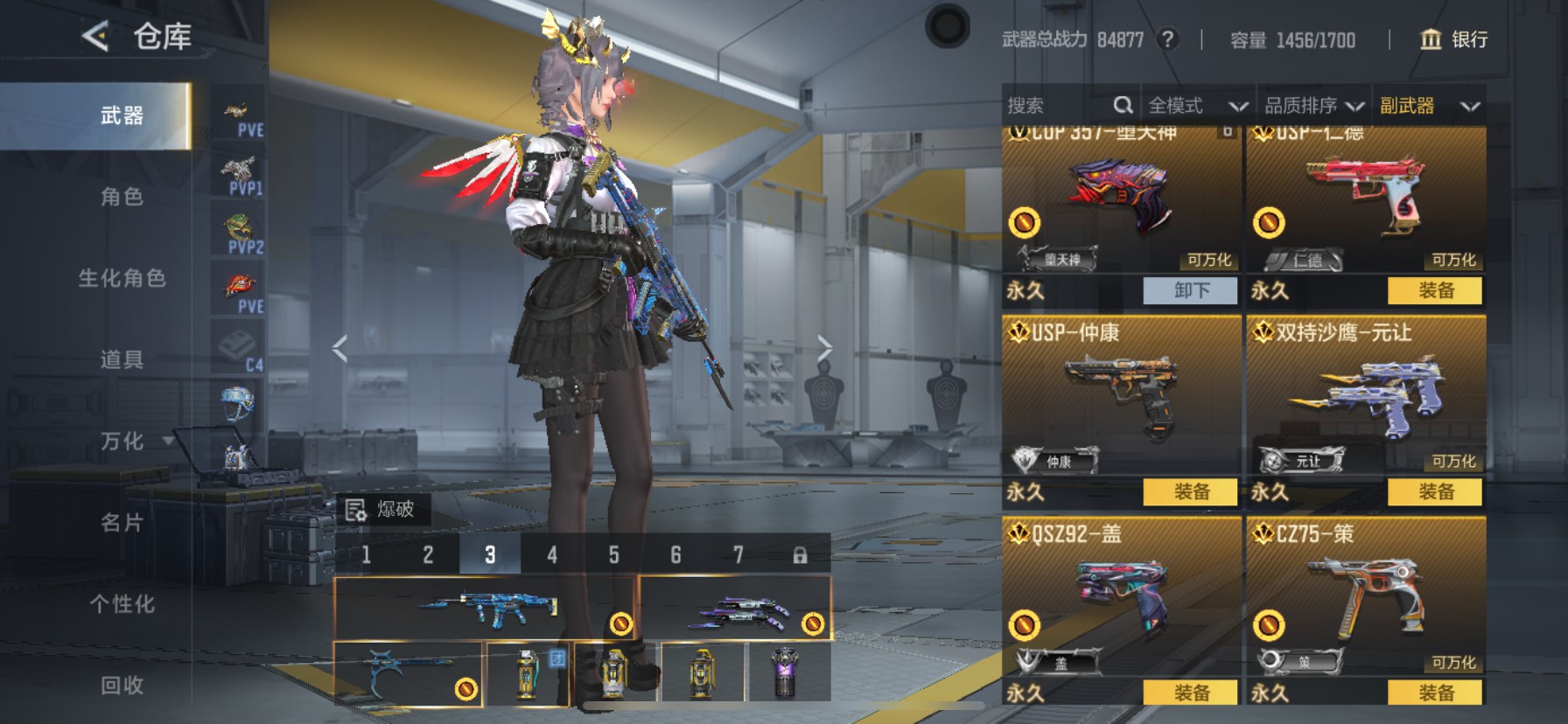Show the weapon power help tooltip
The width and height of the screenshot is (1568, 724).
[1167, 39]
